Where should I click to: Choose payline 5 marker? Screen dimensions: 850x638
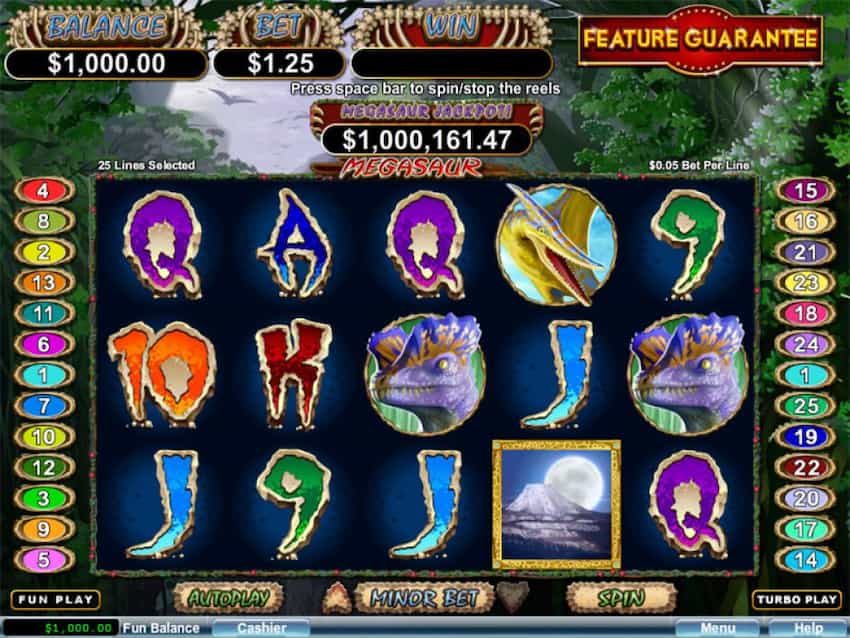pyautogui.click(x=43, y=559)
